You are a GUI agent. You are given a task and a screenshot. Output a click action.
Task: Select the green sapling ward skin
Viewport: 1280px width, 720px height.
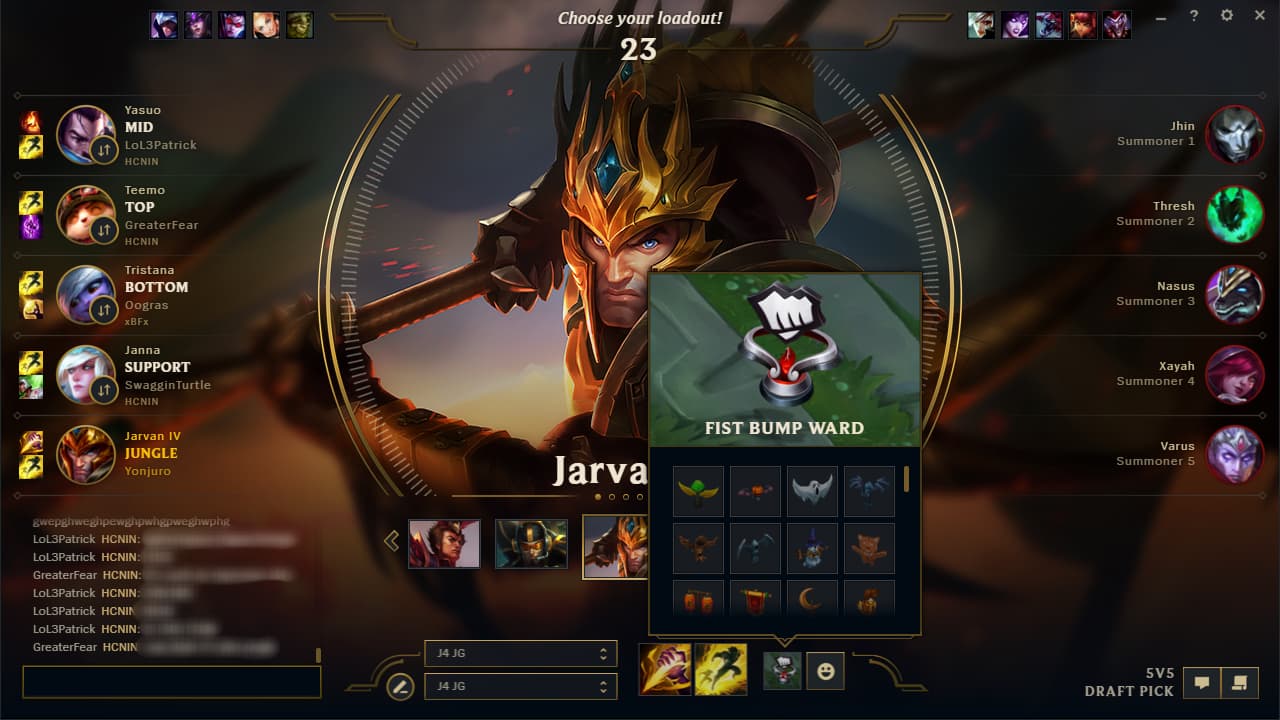698,489
